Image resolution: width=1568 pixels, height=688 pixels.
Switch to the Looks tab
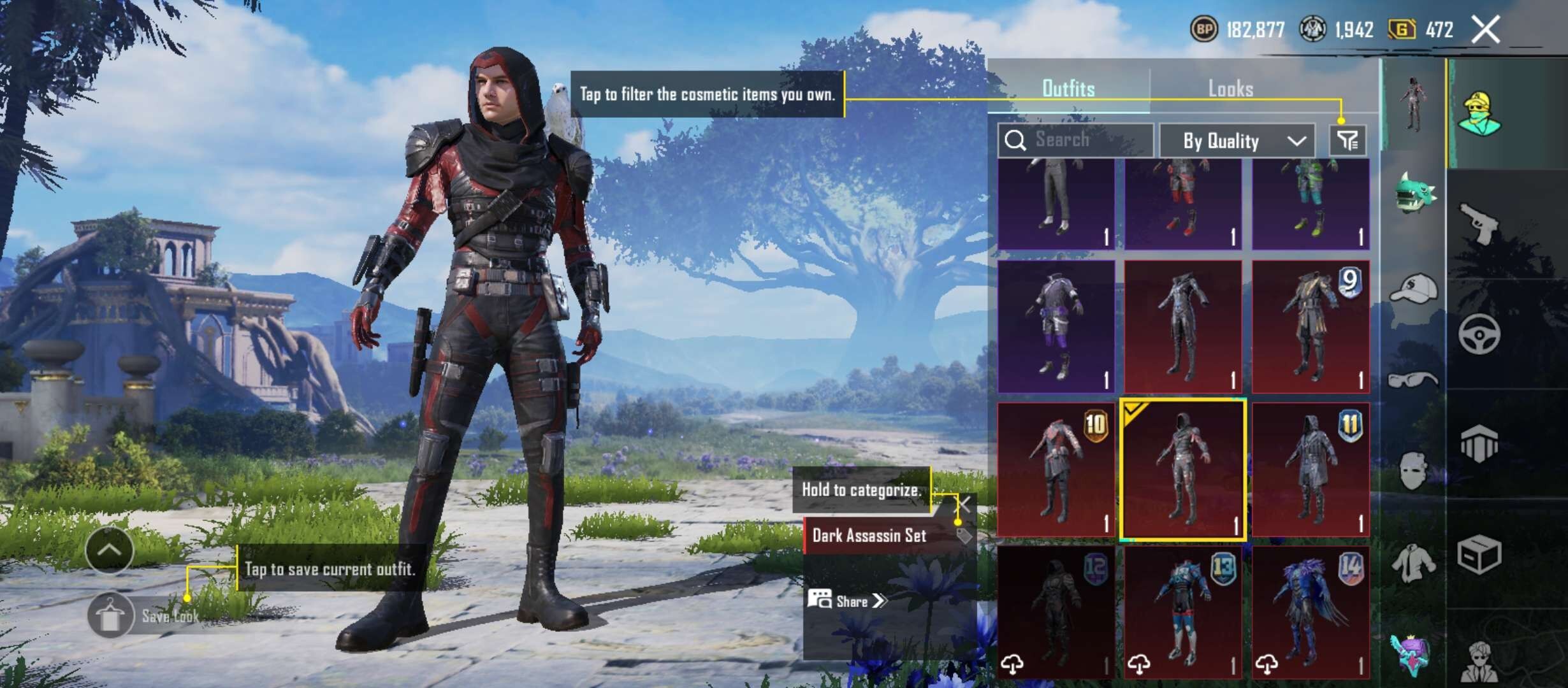1230,89
